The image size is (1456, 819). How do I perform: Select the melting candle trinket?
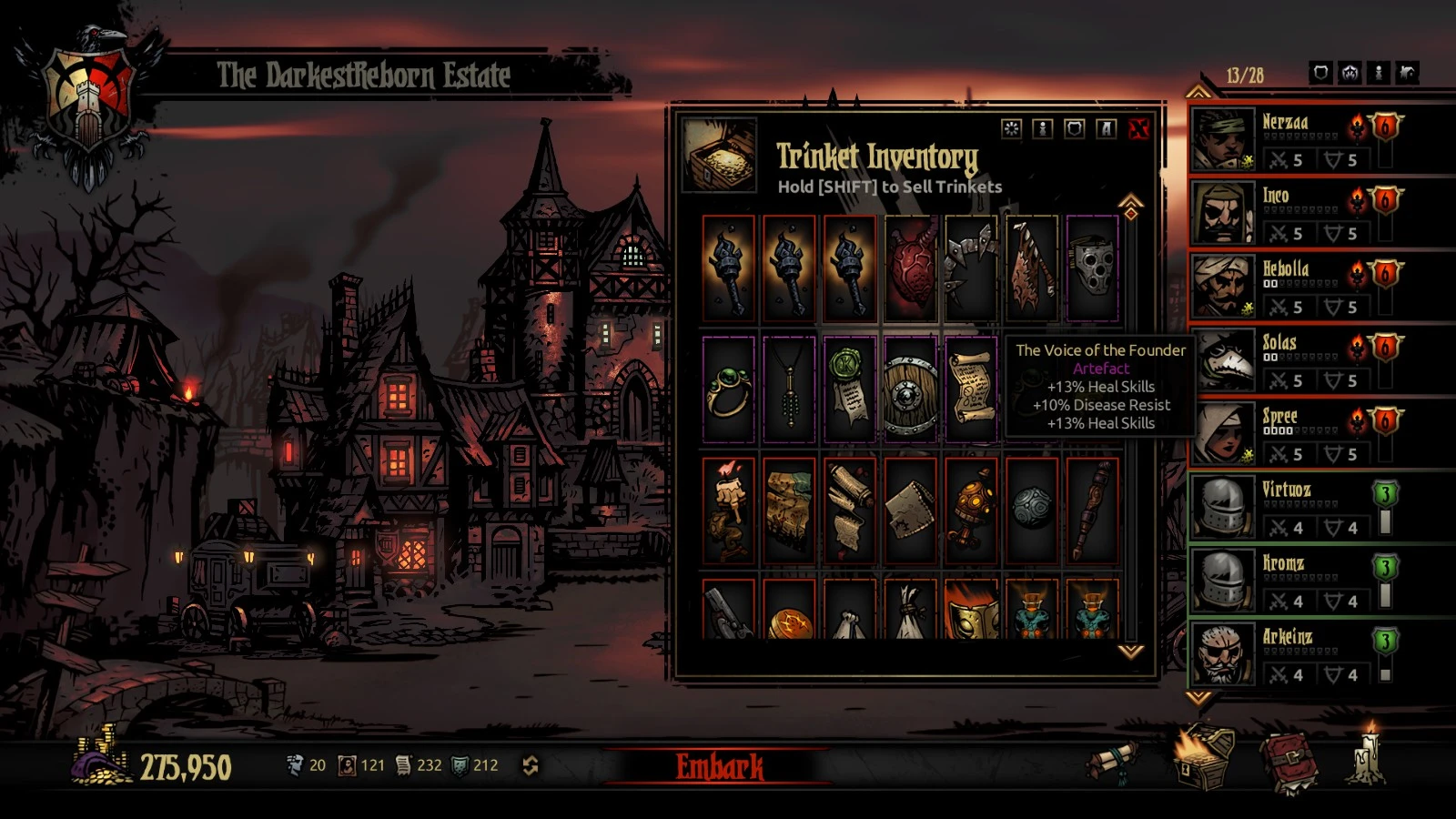(728, 511)
